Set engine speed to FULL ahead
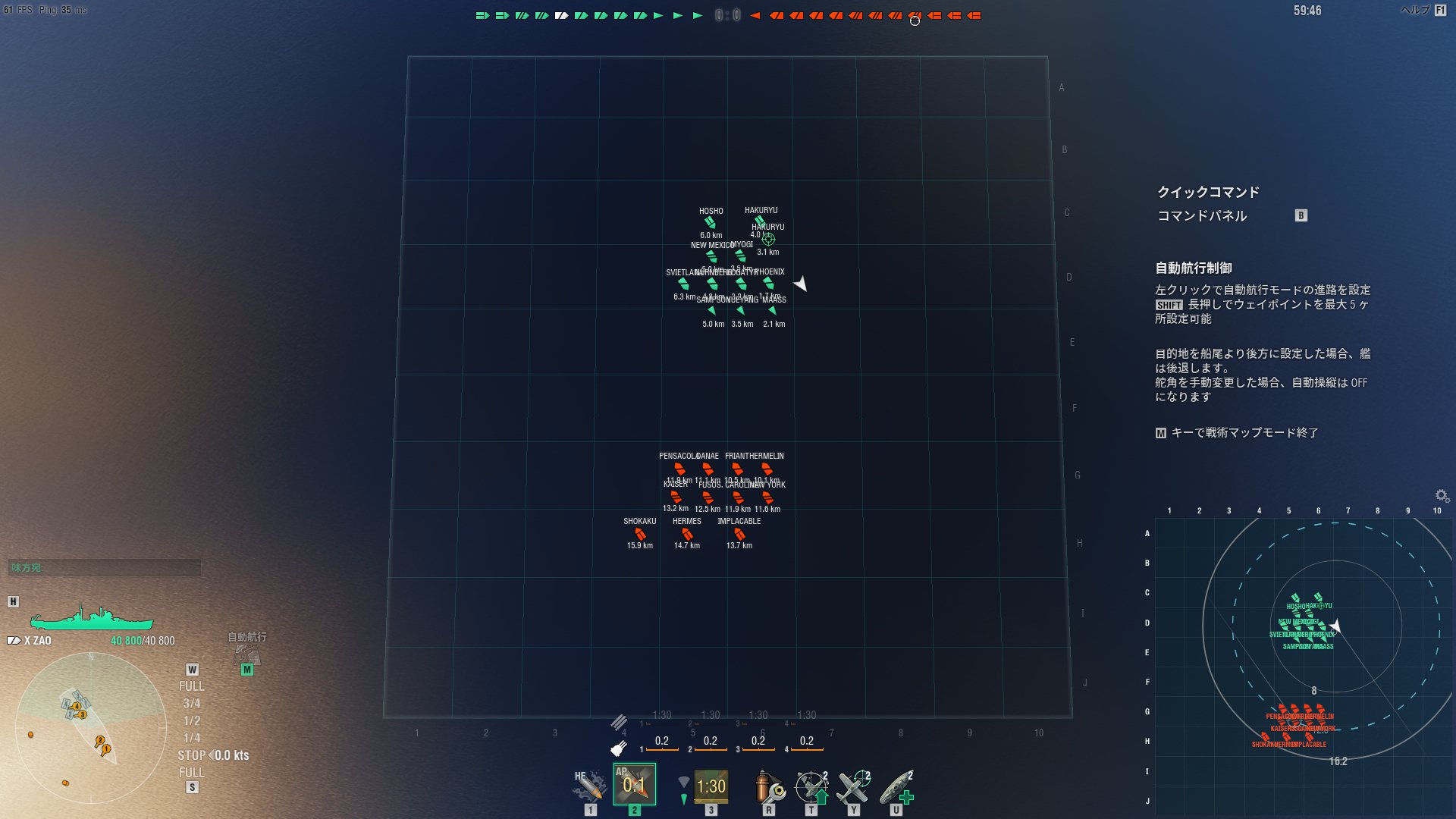The image size is (1456, 819). 193,686
